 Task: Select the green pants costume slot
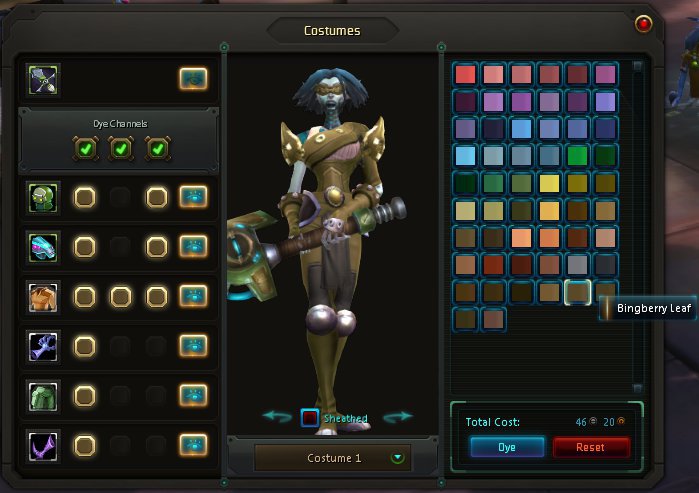[x=44, y=395]
